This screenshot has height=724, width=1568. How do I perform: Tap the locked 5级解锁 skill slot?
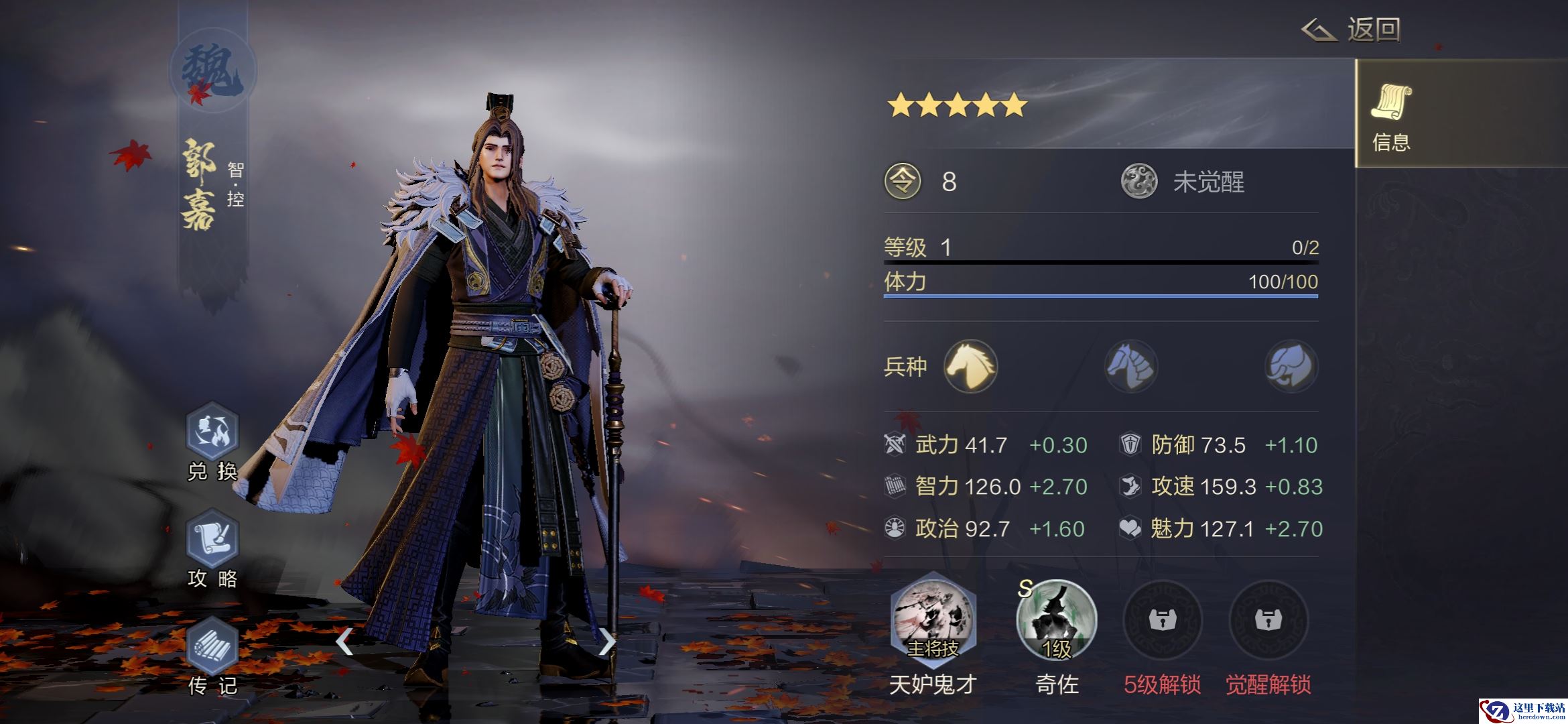1162,620
